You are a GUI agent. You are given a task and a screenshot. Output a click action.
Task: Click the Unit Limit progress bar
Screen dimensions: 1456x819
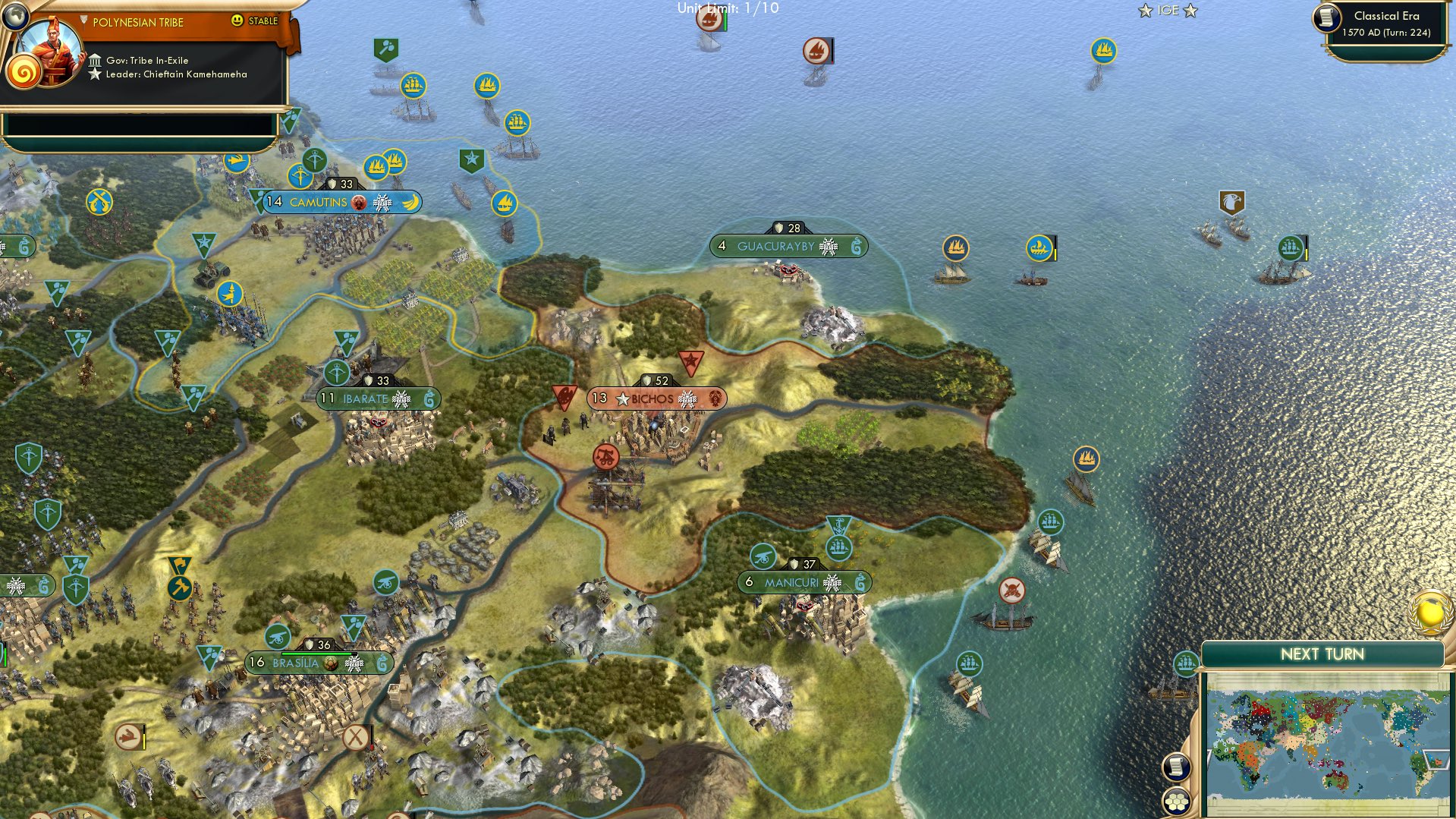click(727, 9)
